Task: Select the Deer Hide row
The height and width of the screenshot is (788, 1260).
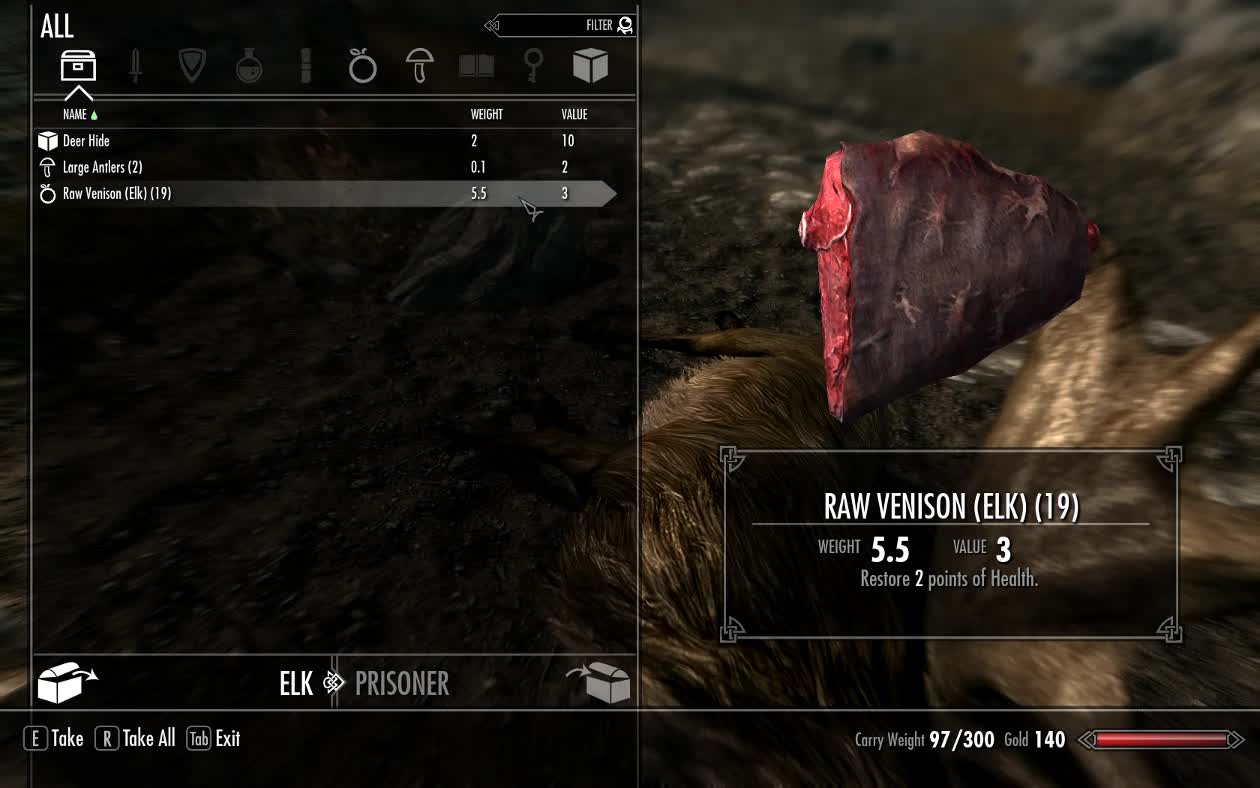Action: click(x=87, y=141)
